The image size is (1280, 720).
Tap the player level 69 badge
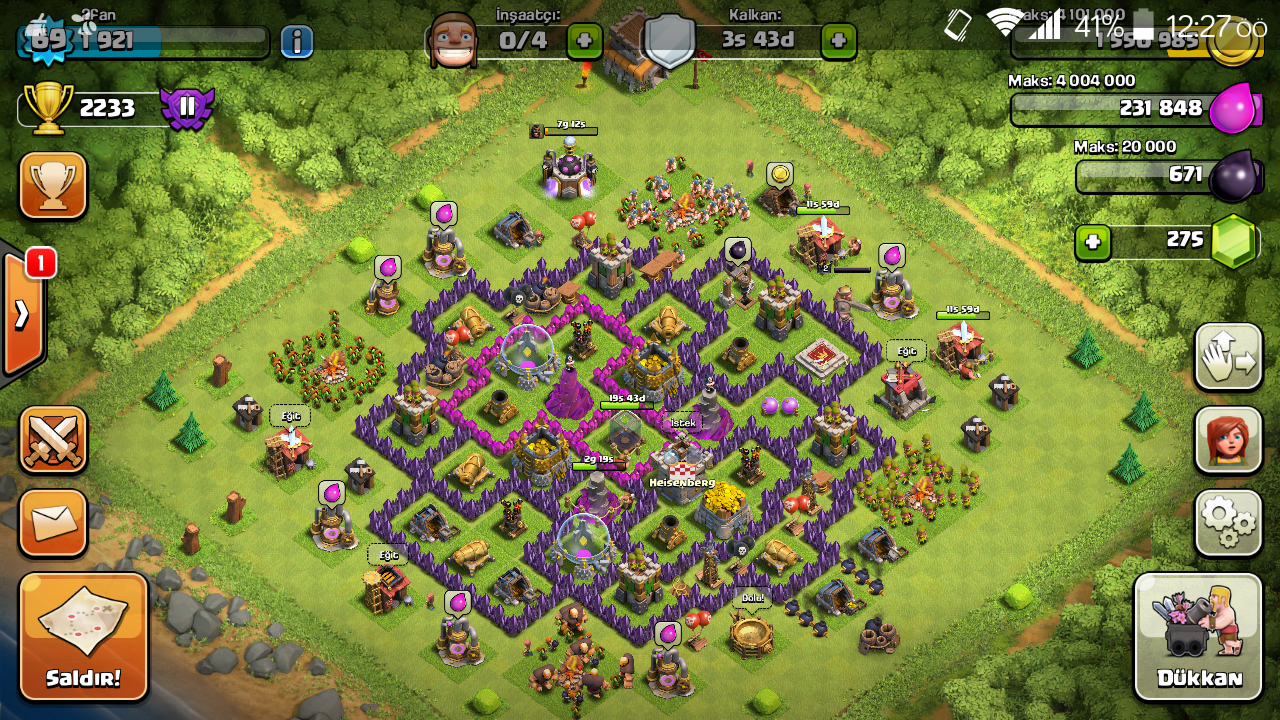(41, 40)
